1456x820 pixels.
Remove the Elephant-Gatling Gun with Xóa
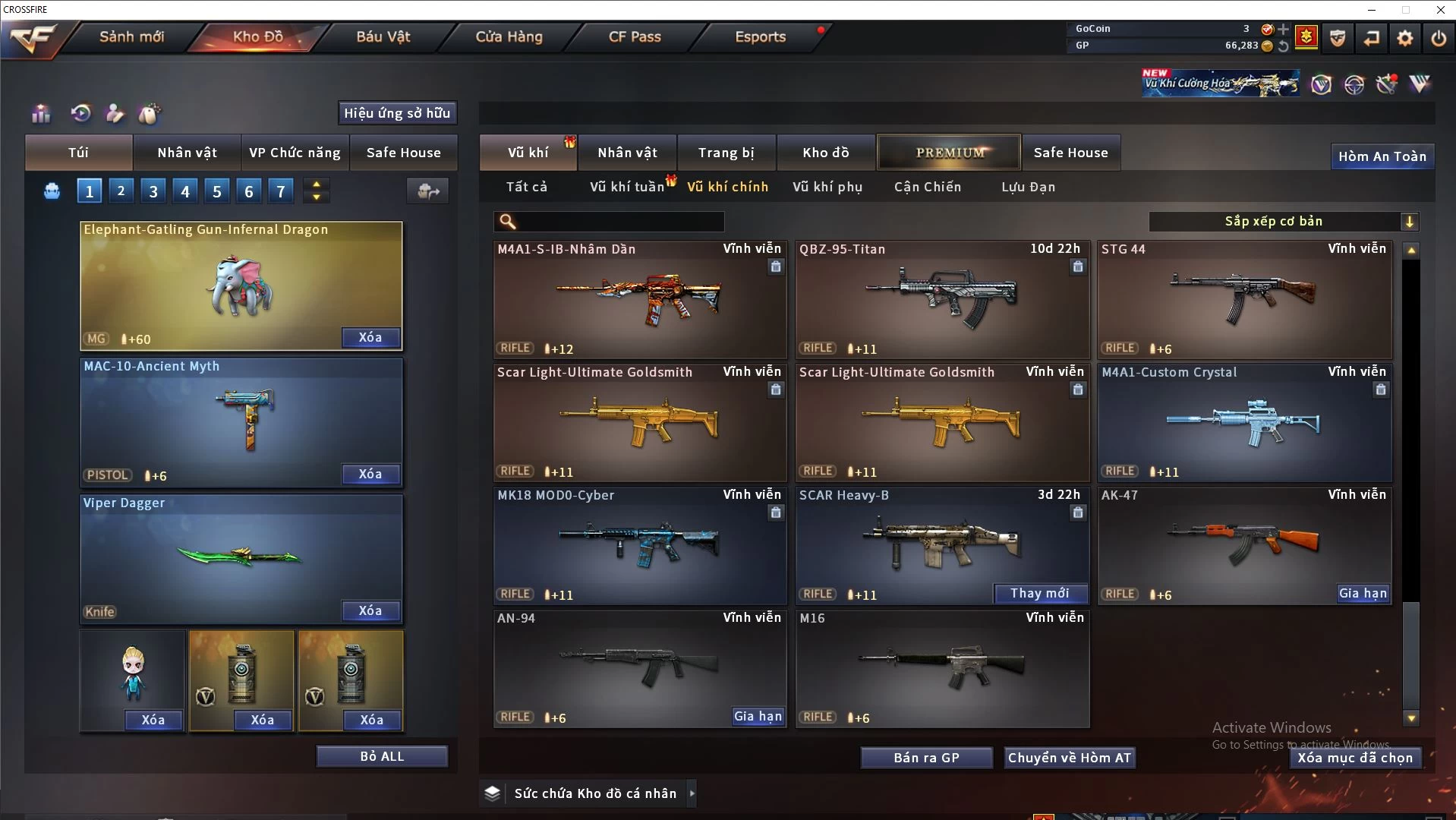pos(370,338)
